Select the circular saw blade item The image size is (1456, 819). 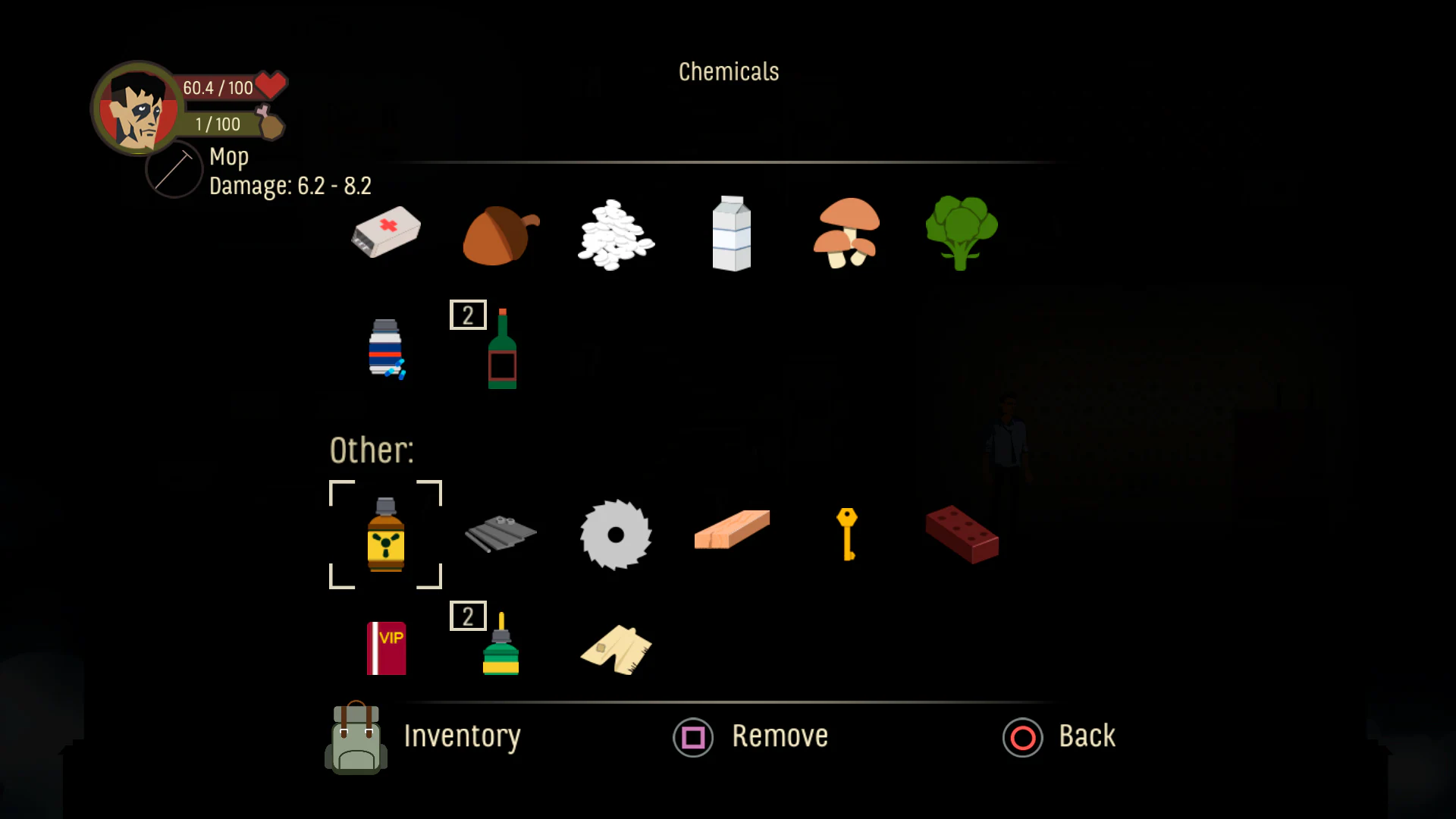pos(616,535)
